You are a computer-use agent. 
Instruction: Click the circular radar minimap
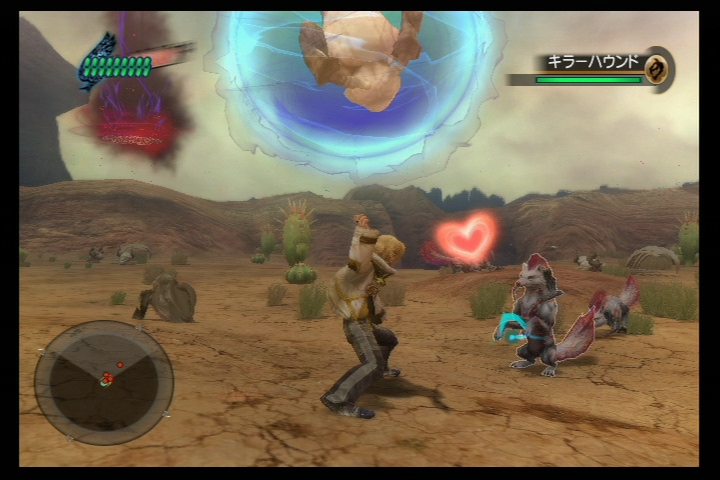point(104,381)
